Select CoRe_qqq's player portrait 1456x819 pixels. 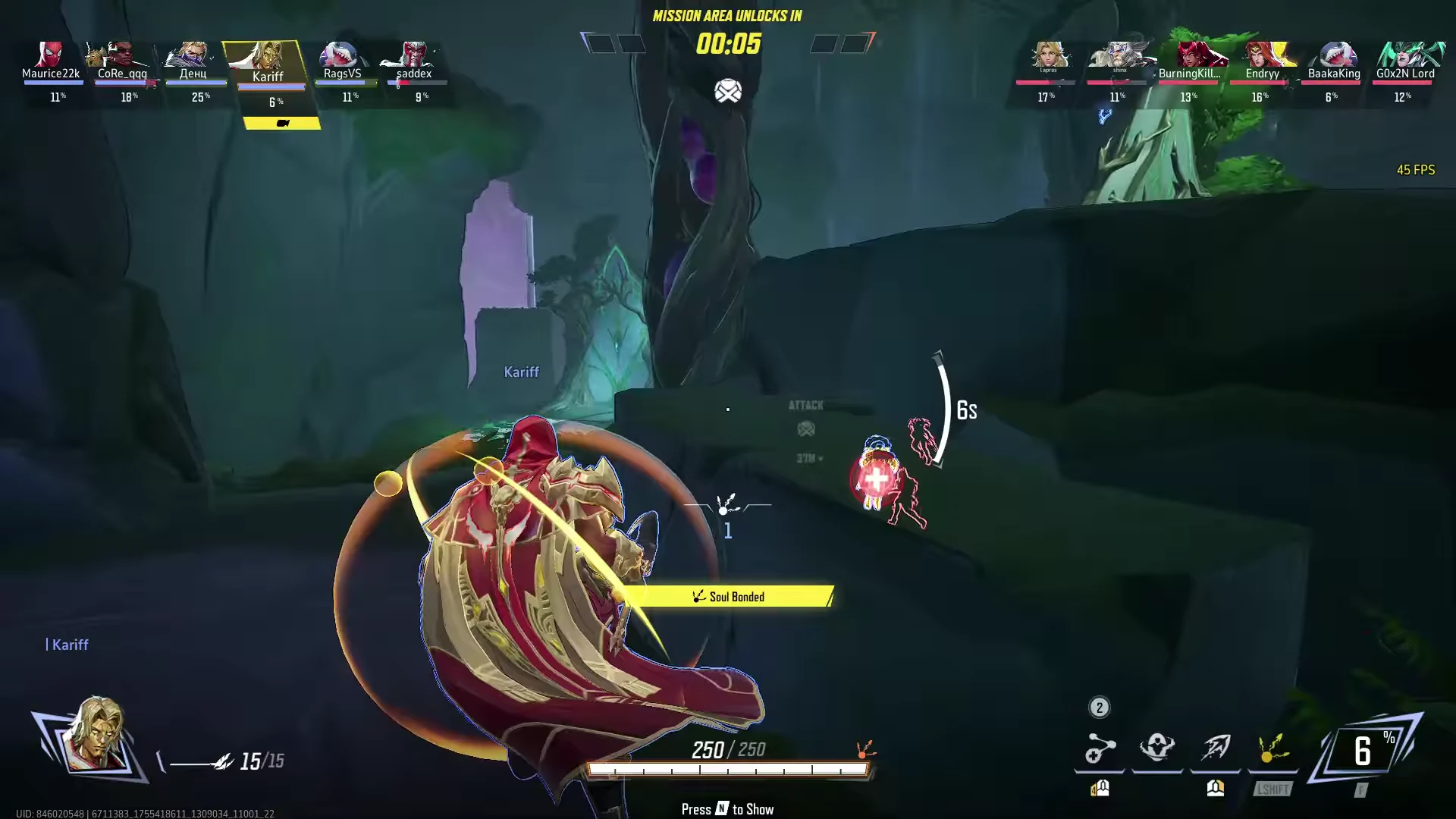pyautogui.click(x=121, y=55)
